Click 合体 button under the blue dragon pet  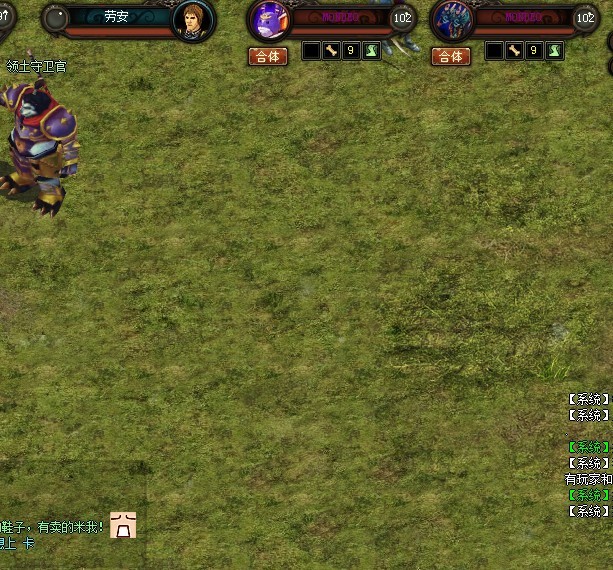(451, 57)
